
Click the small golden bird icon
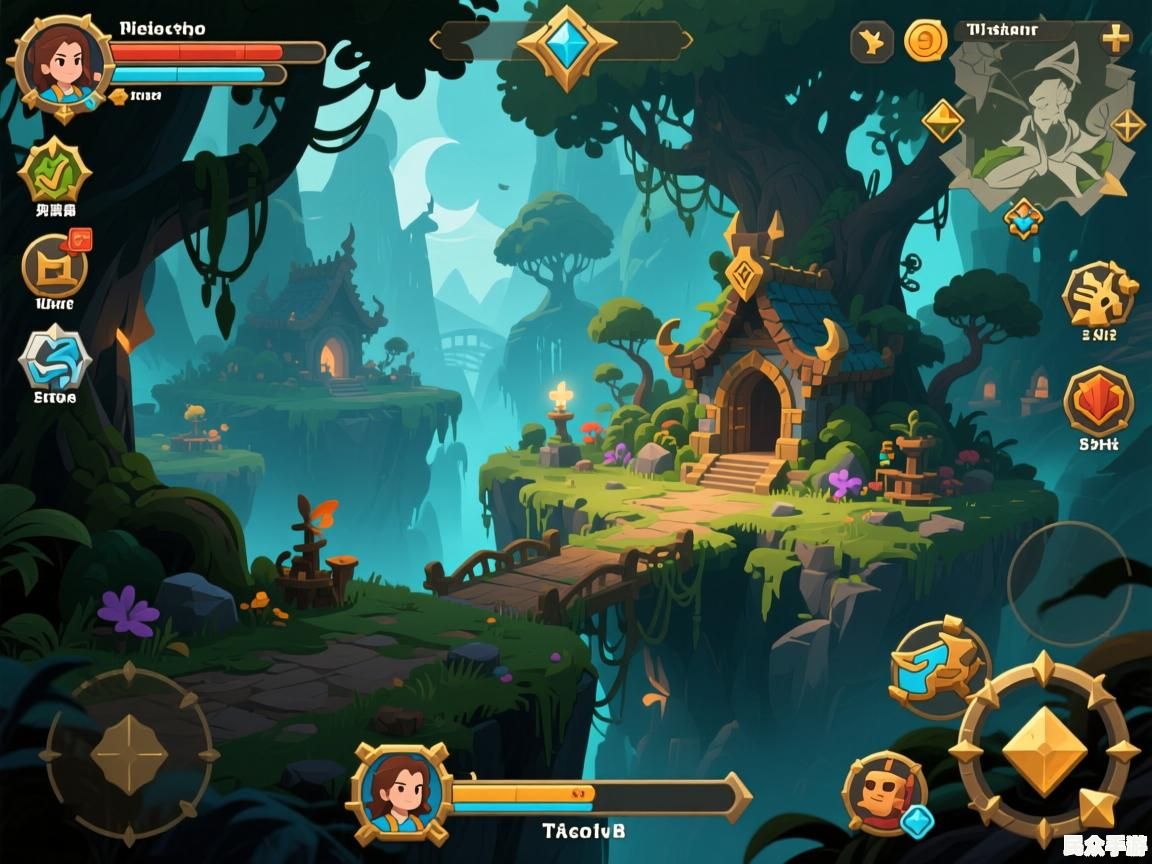pyautogui.click(x=872, y=42)
